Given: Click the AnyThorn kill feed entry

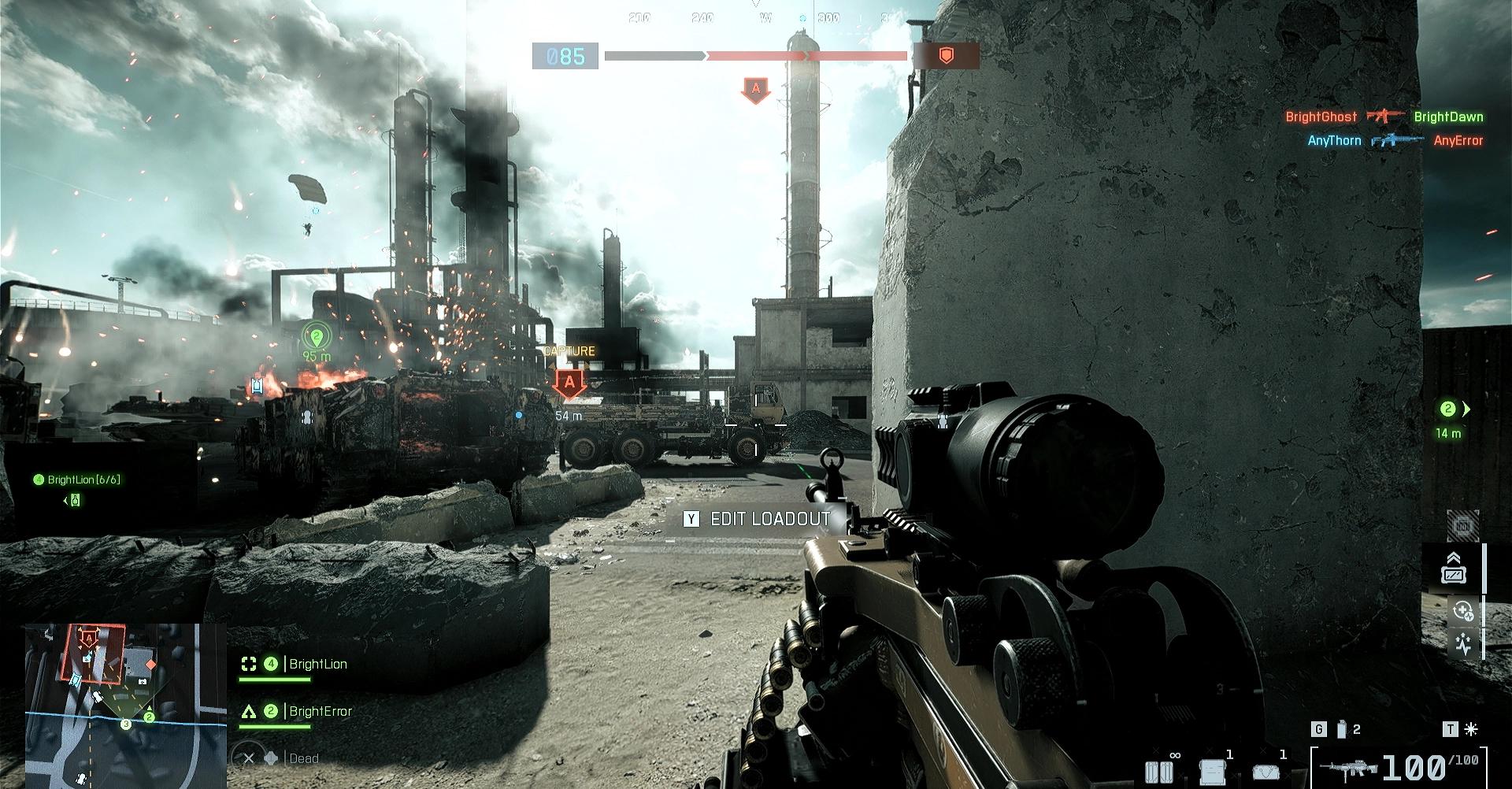Looking at the screenshot, I should (x=1334, y=141).
